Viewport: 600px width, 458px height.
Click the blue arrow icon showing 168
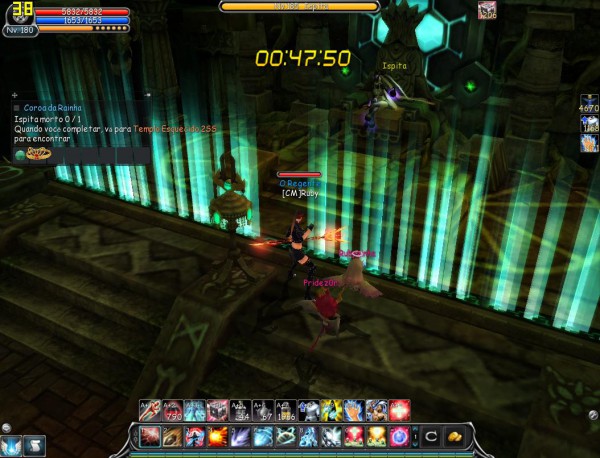[x=588, y=123]
